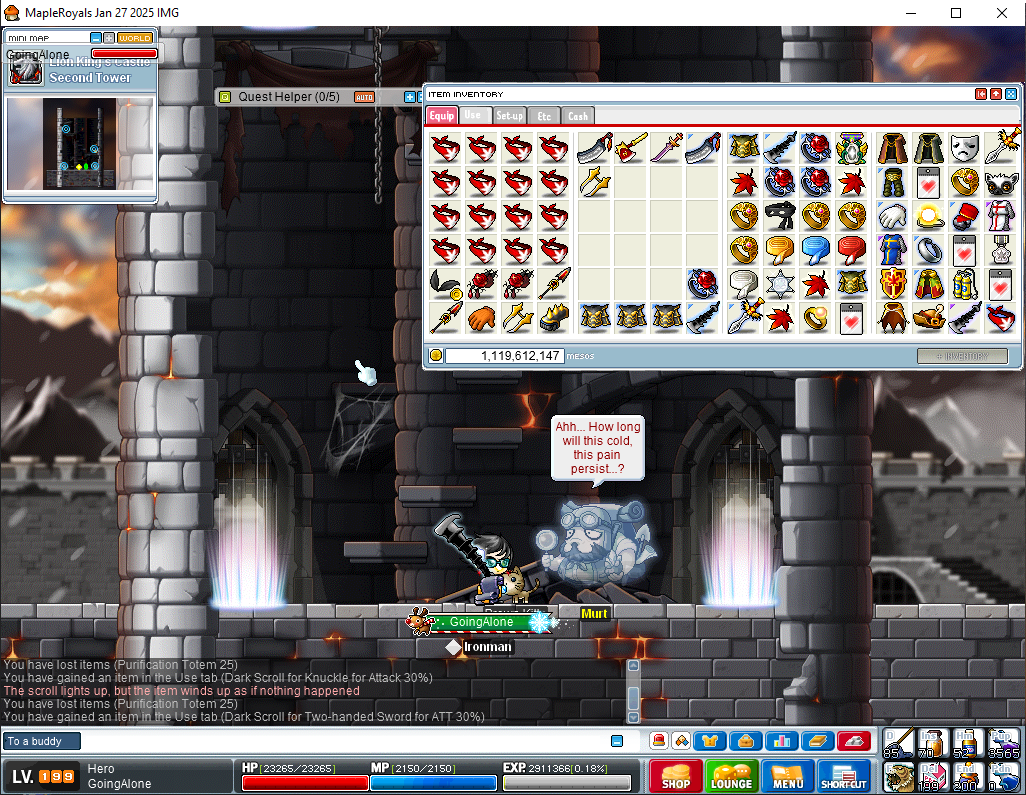The image size is (1026, 795).
Task: Open the green Lounge button
Action: tap(731, 777)
